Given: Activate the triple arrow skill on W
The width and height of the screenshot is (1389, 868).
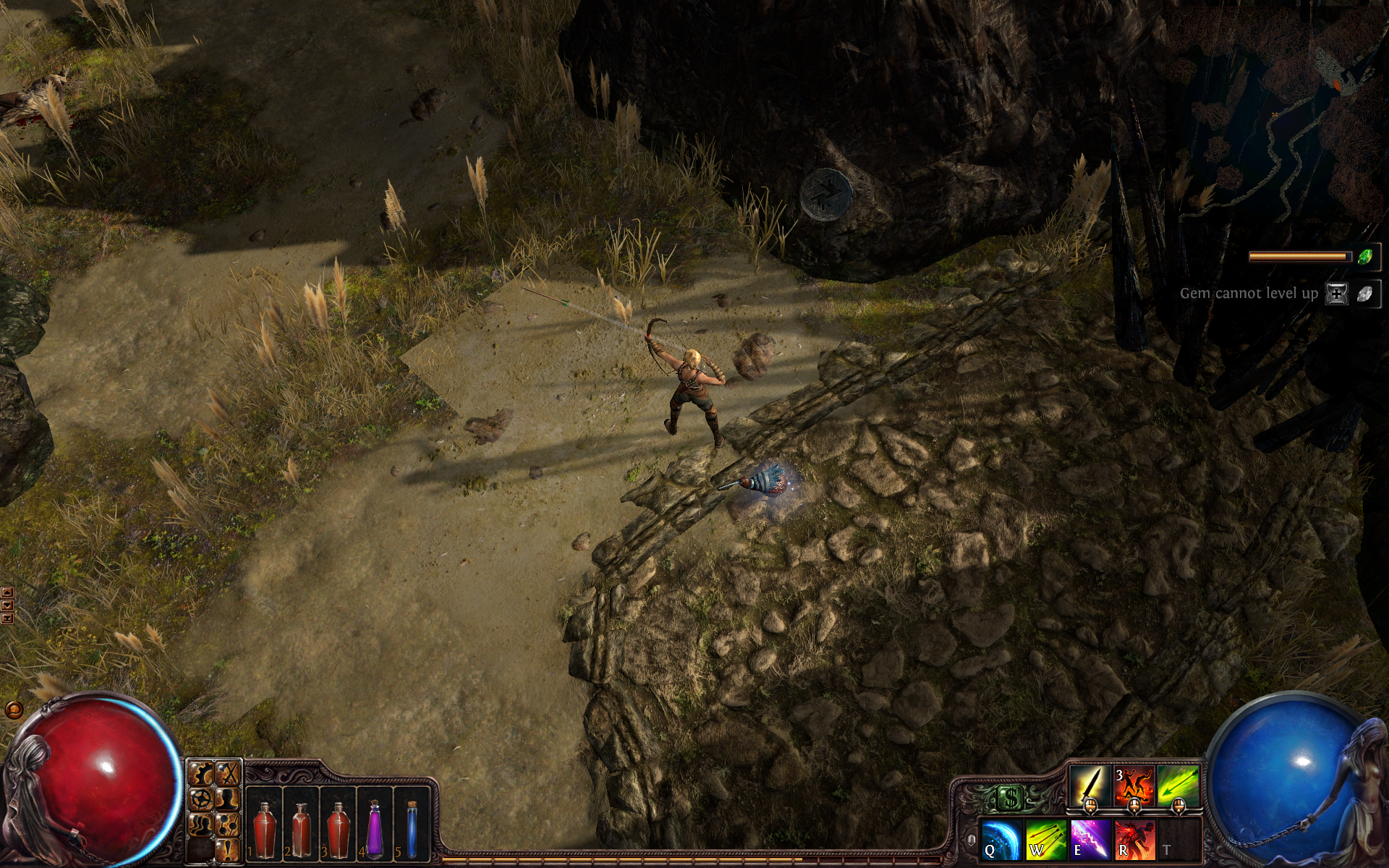Looking at the screenshot, I should (1046, 840).
